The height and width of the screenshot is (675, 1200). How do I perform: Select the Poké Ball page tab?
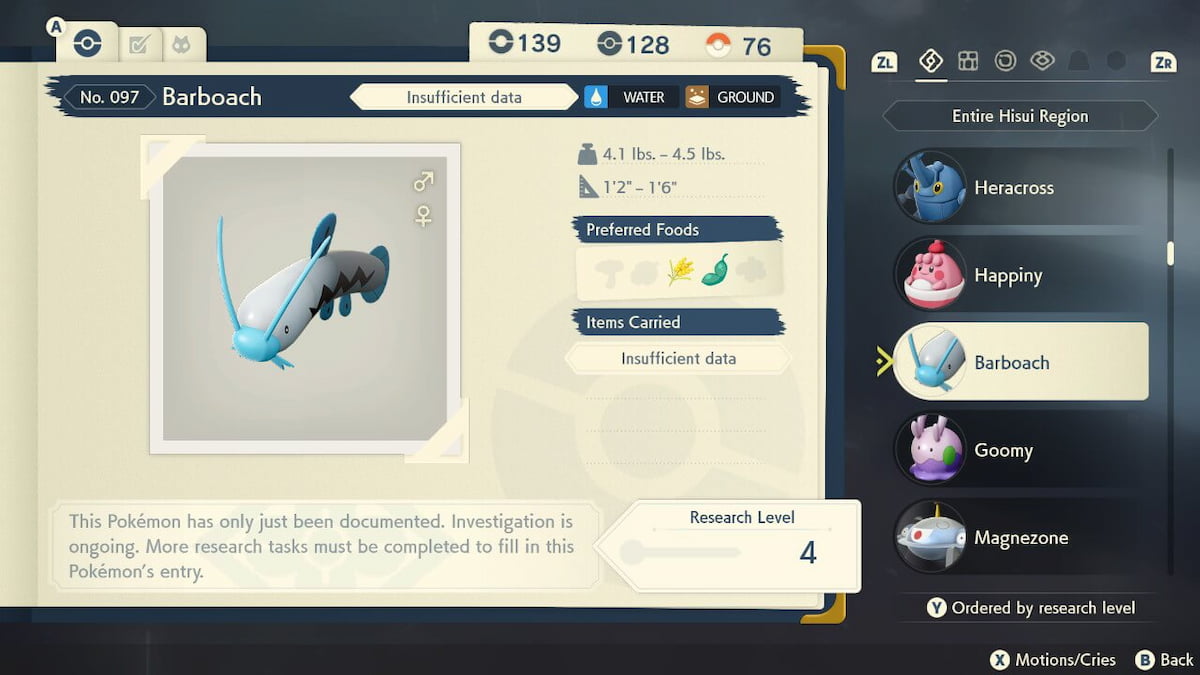pos(88,44)
